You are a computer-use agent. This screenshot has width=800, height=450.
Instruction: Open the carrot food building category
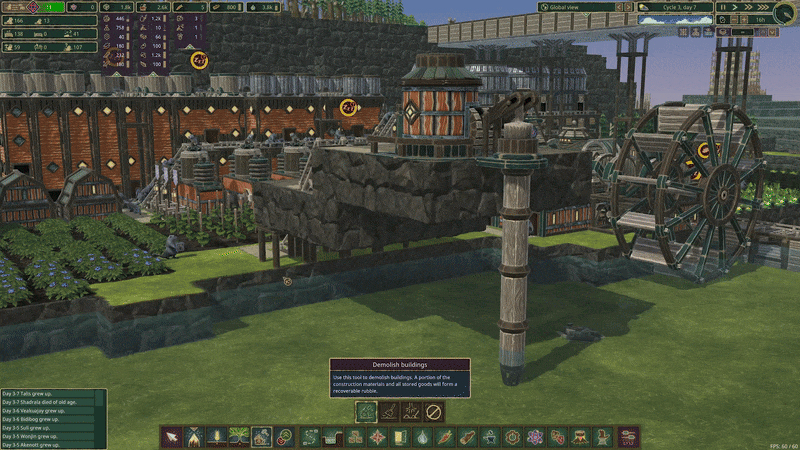tap(445, 437)
